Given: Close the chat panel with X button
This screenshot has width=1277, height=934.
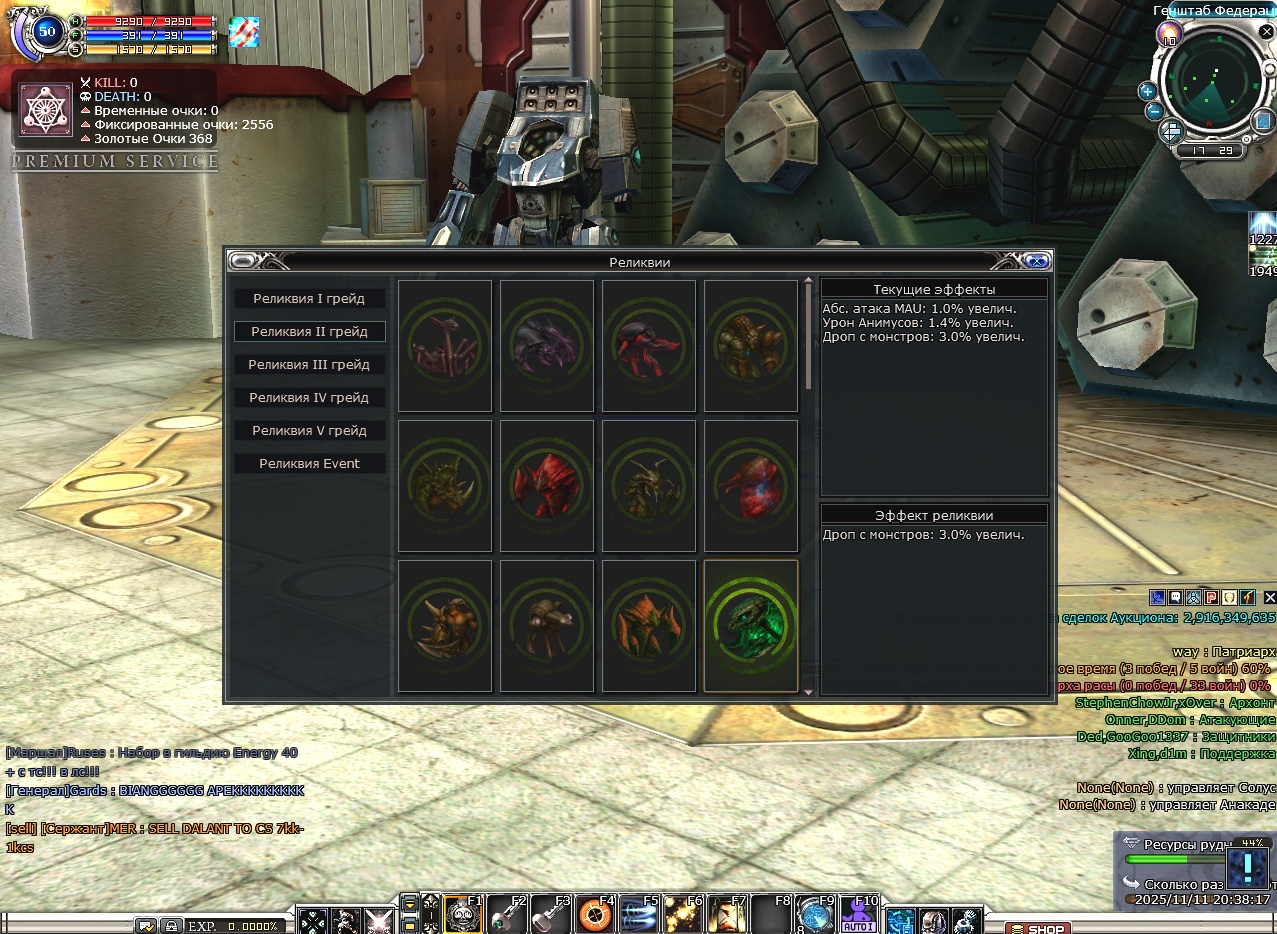Looking at the screenshot, I should click(x=1270, y=597).
